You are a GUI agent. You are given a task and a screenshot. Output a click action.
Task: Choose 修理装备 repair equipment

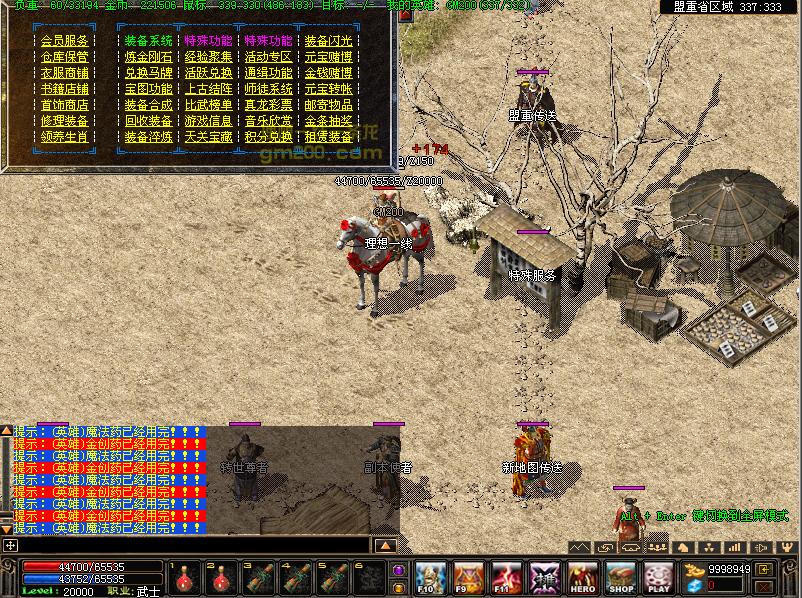[64, 121]
